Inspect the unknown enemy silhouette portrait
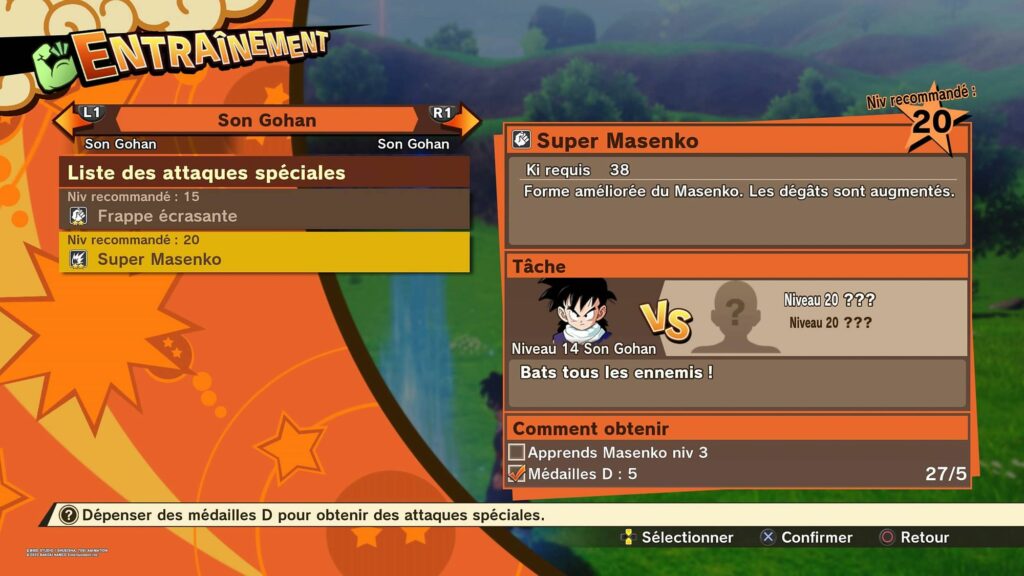Image resolution: width=1024 pixels, height=576 pixels. pyautogui.click(x=734, y=317)
